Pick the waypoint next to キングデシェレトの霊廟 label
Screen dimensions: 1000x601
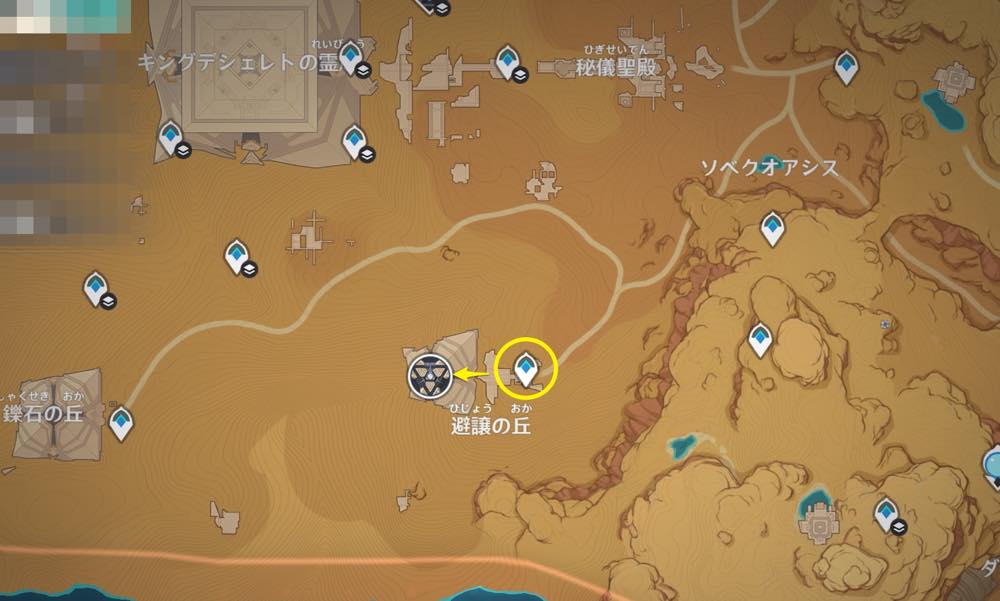353,58
